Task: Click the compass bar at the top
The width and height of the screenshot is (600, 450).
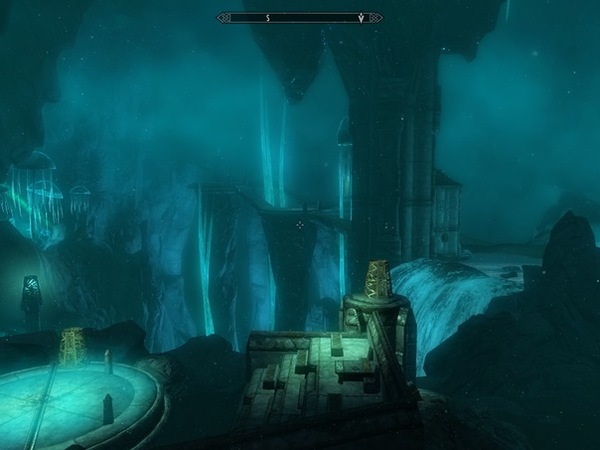Action: (x=300, y=17)
